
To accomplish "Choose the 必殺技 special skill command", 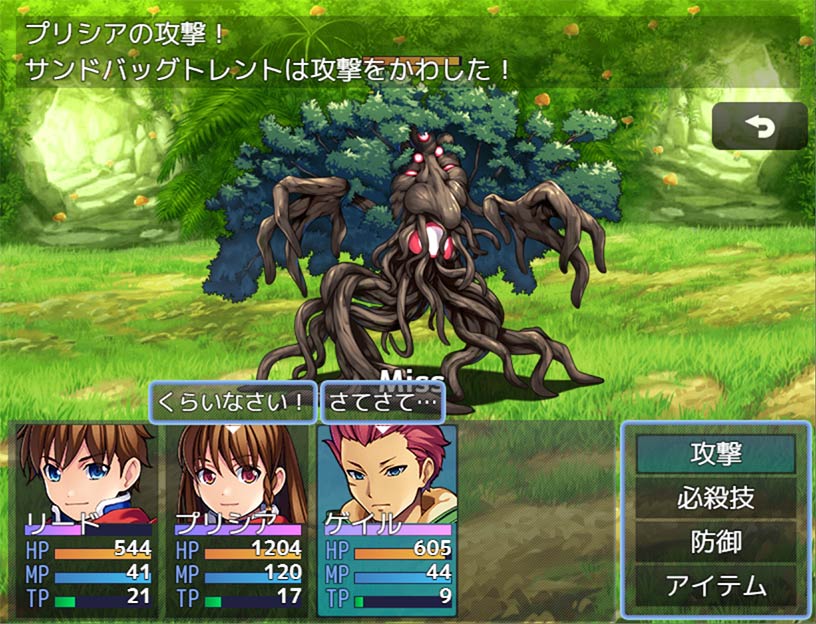I will pyautogui.click(x=716, y=497).
